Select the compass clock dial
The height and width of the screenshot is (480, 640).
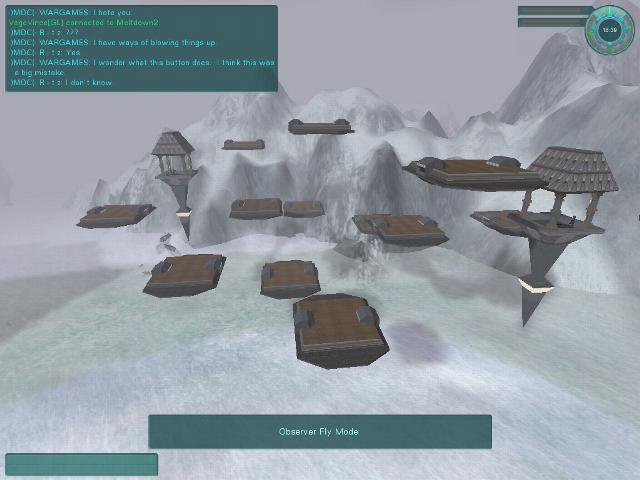pyautogui.click(x=610, y=30)
